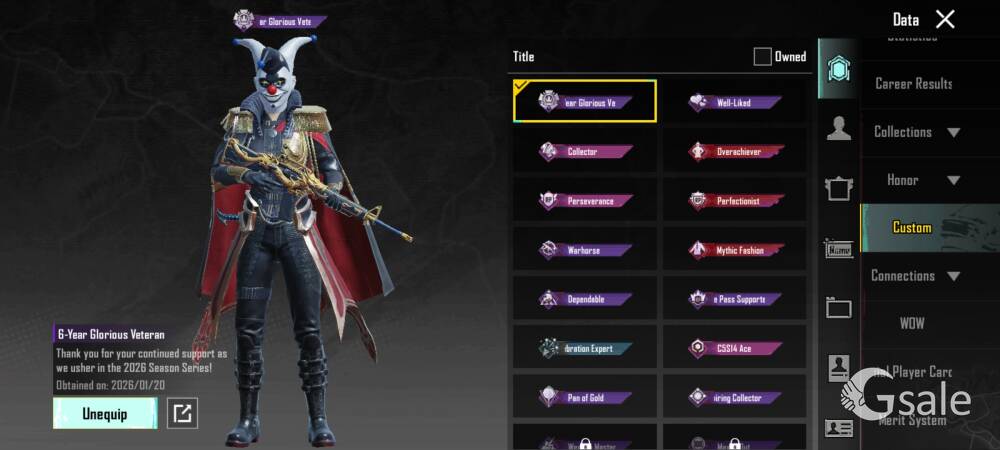The image size is (1000, 450).
Task: Choose the Collector title
Action: 585,152
